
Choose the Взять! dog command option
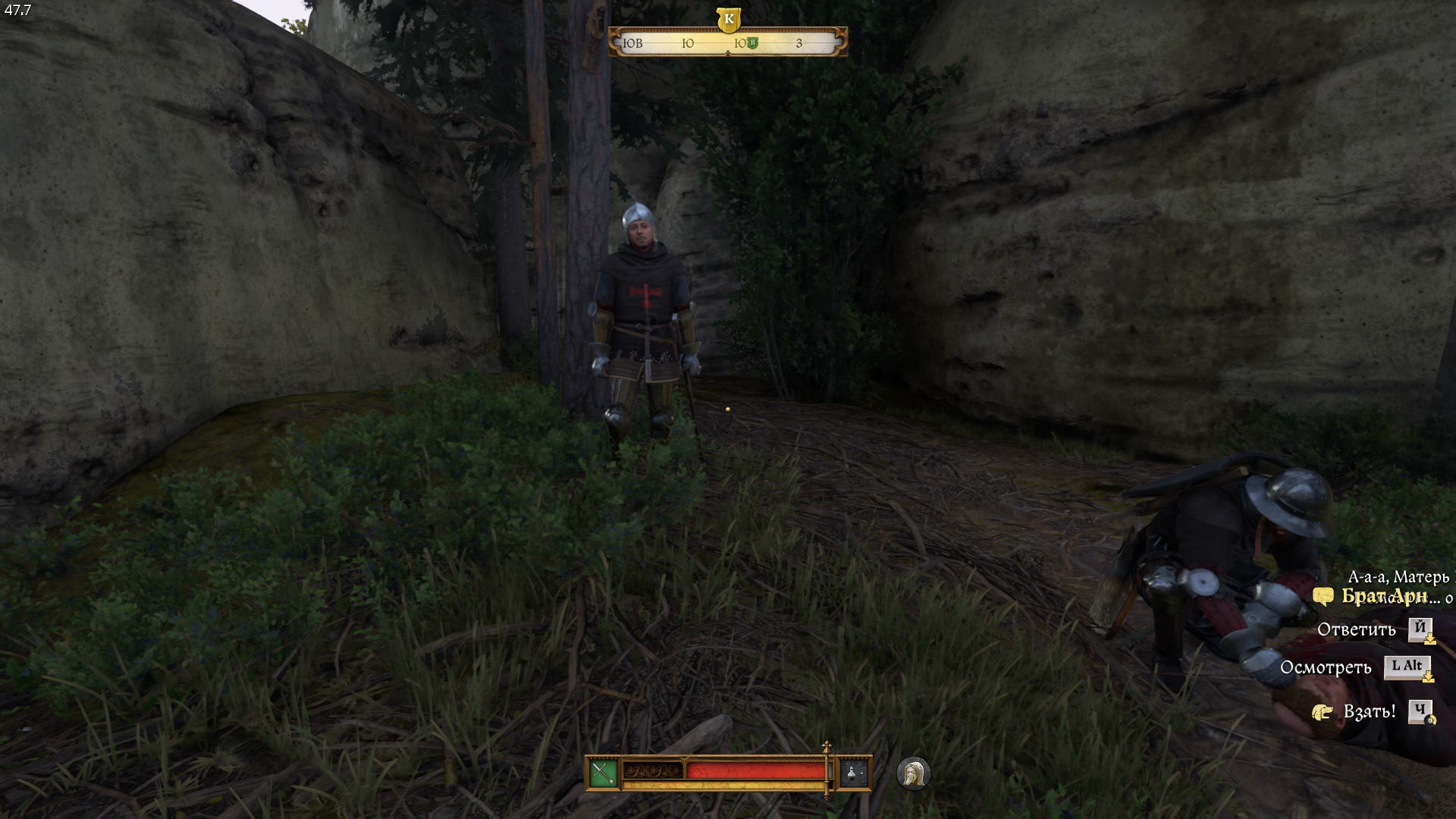(x=1369, y=711)
